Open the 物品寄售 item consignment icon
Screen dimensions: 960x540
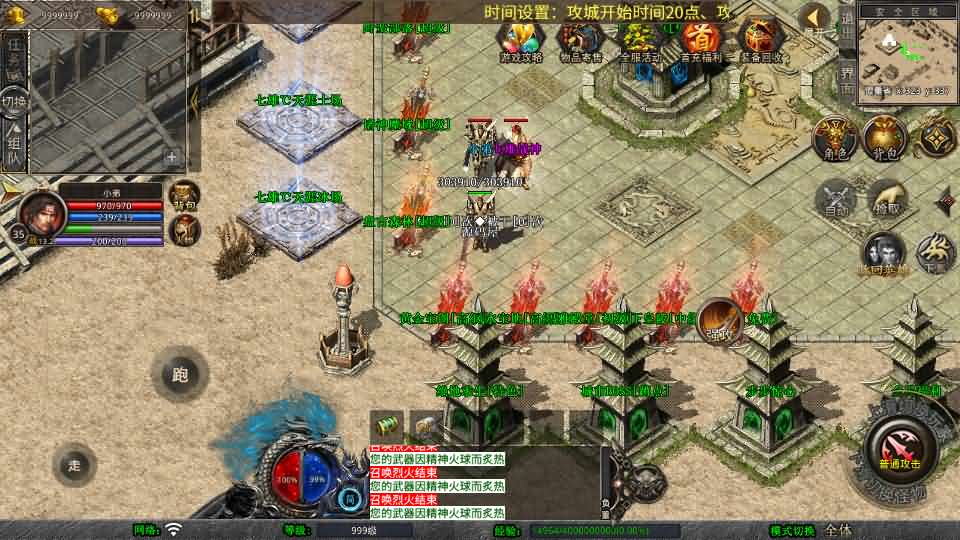[579, 41]
